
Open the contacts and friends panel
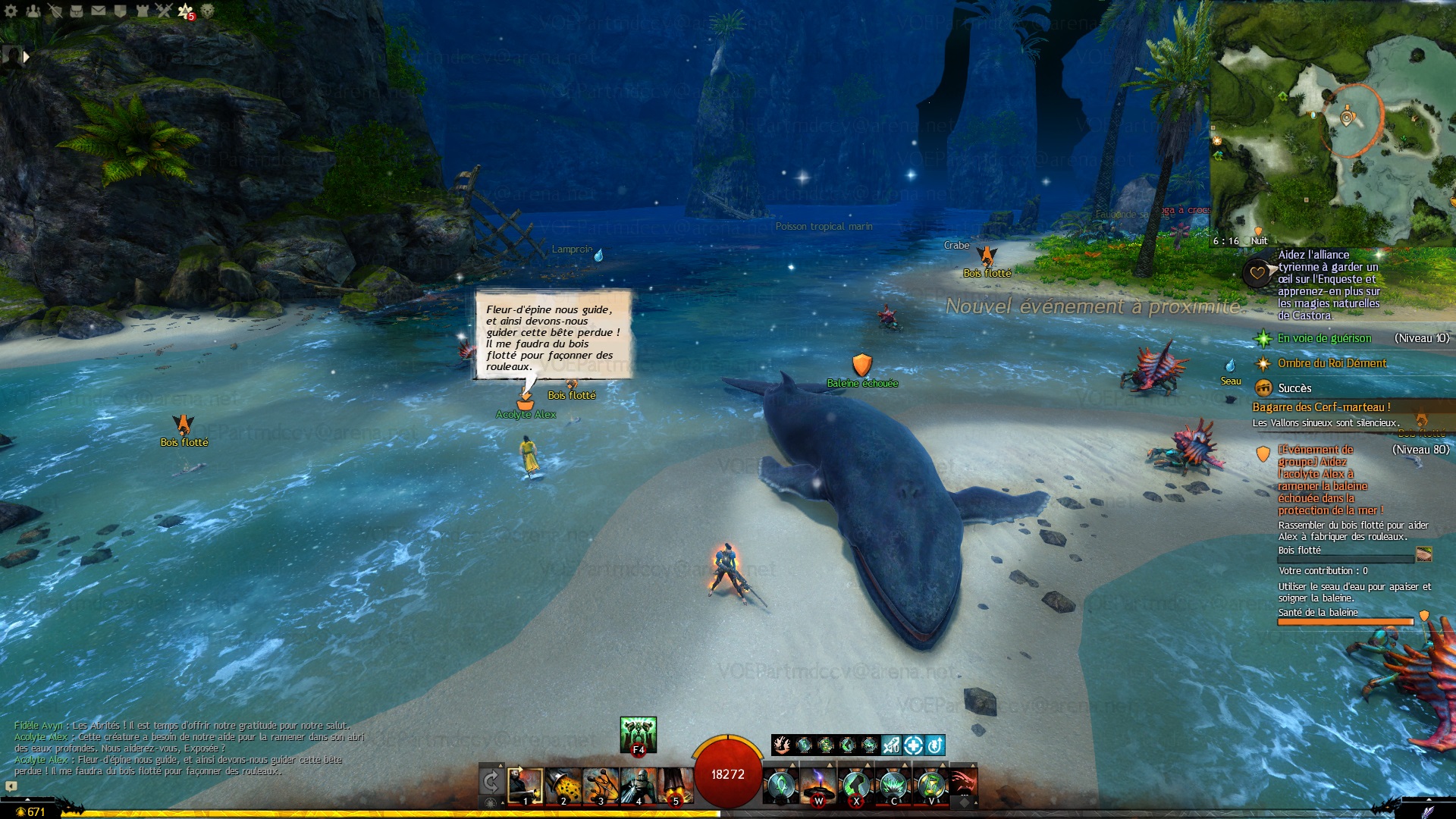click(33, 11)
